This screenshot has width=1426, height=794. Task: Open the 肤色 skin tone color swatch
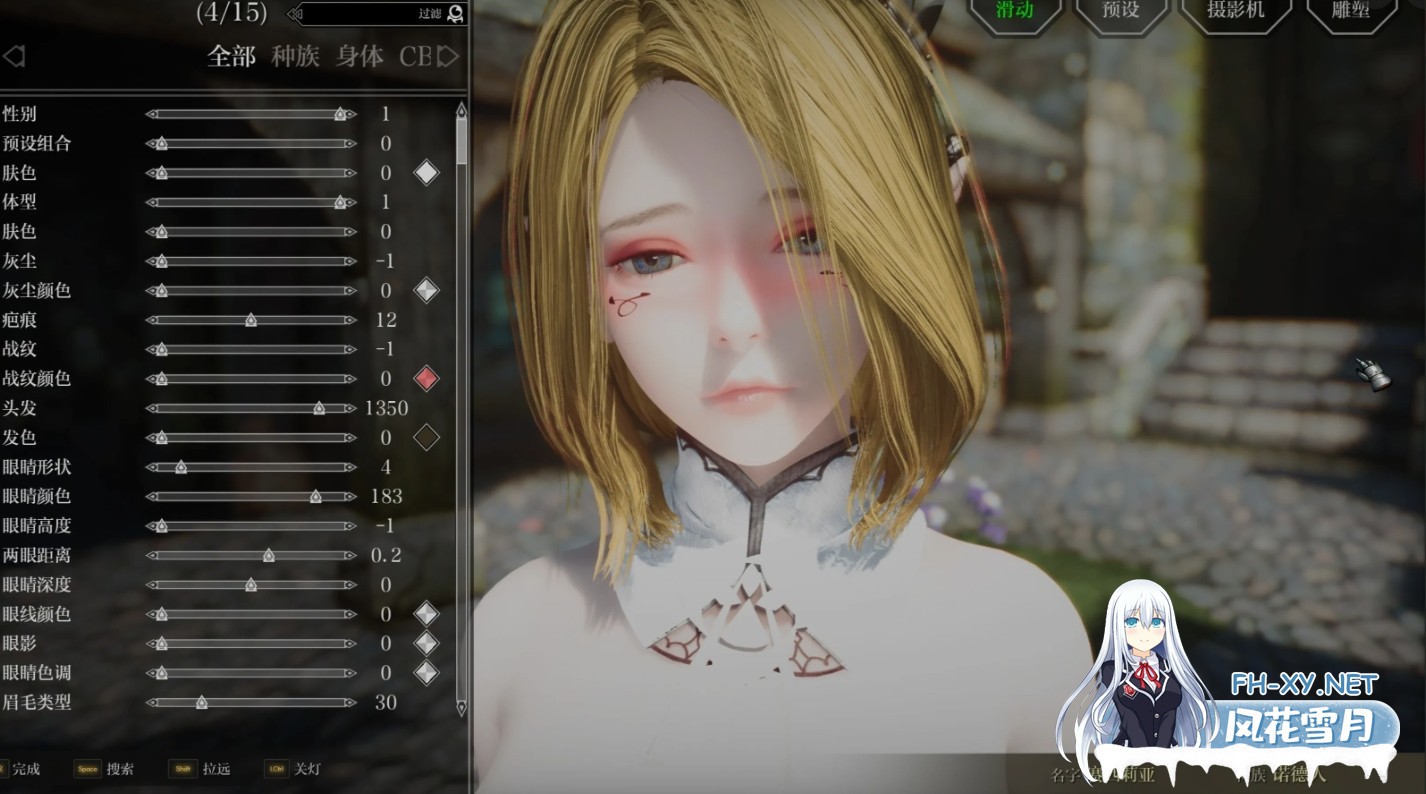(425, 172)
